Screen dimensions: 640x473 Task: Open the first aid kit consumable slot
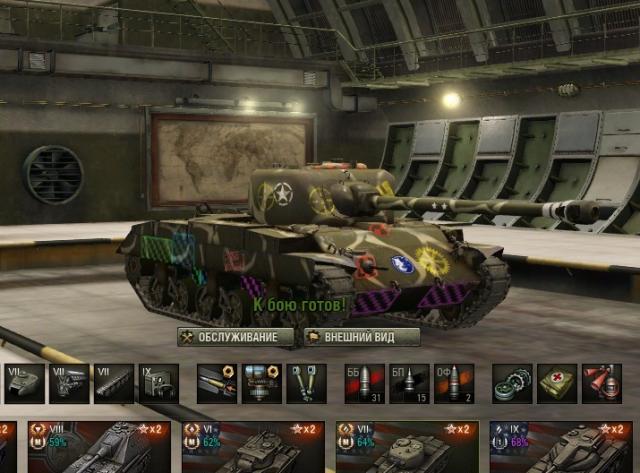tap(556, 382)
